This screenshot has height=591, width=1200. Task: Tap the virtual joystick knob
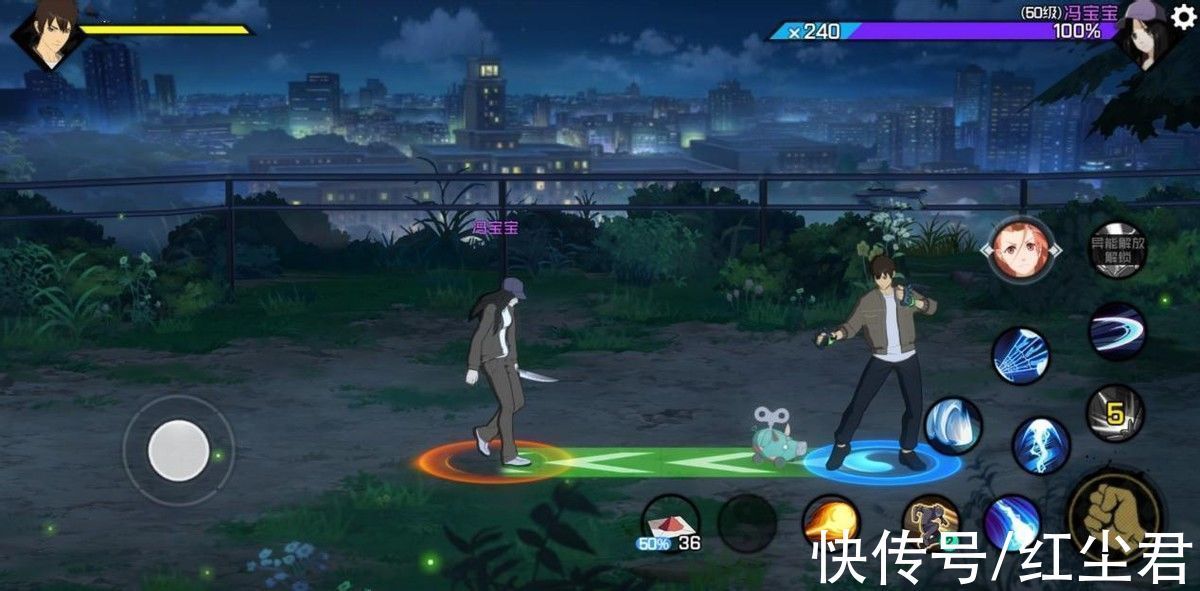178,450
